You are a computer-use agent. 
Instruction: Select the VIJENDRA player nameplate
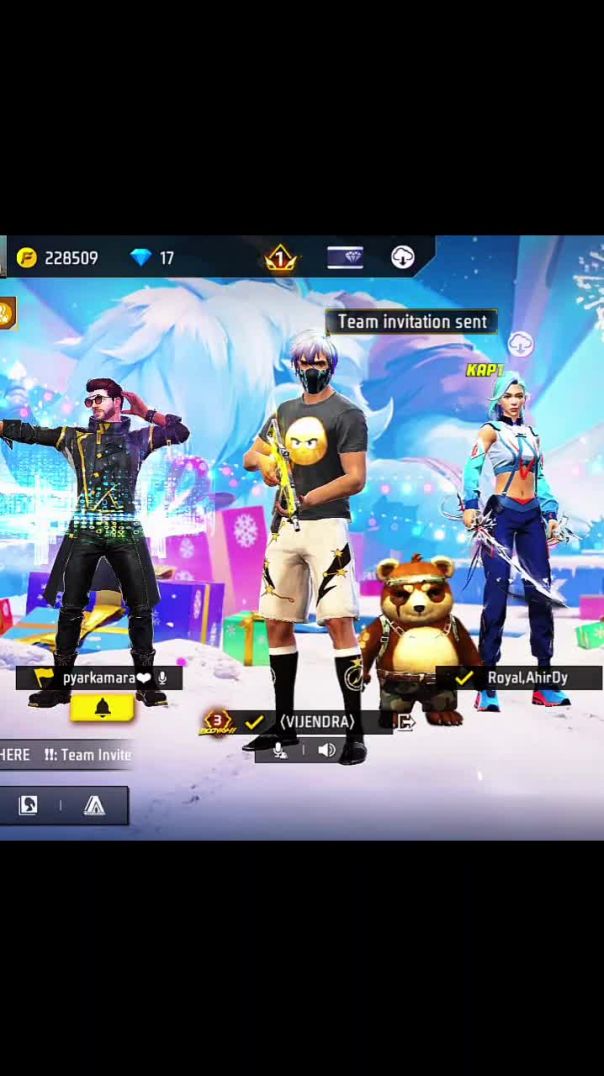pyautogui.click(x=315, y=721)
